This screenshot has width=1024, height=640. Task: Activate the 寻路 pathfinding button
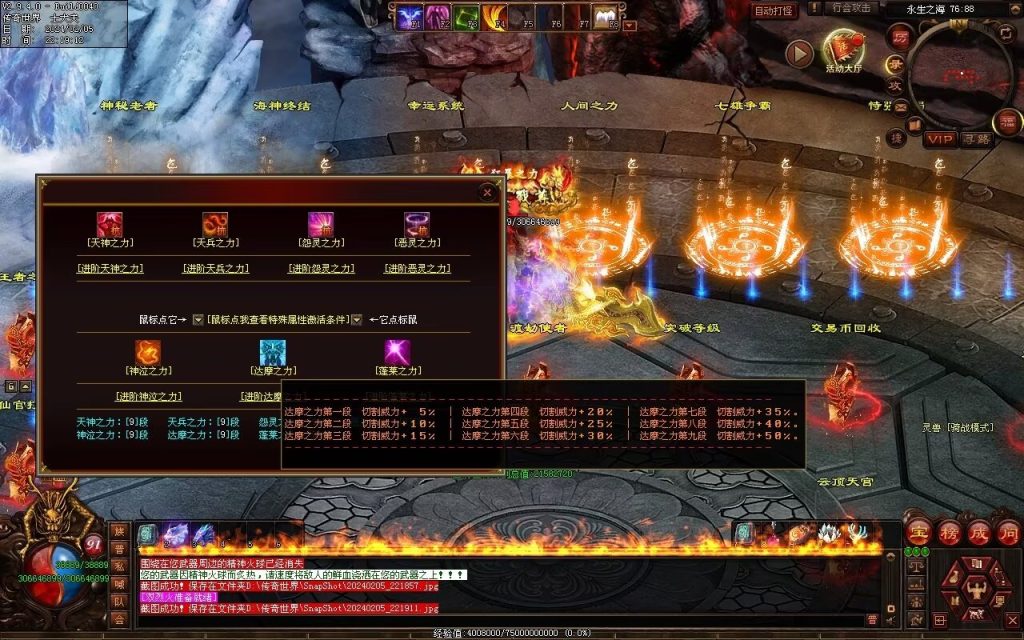pyautogui.click(x=977, y=139)
